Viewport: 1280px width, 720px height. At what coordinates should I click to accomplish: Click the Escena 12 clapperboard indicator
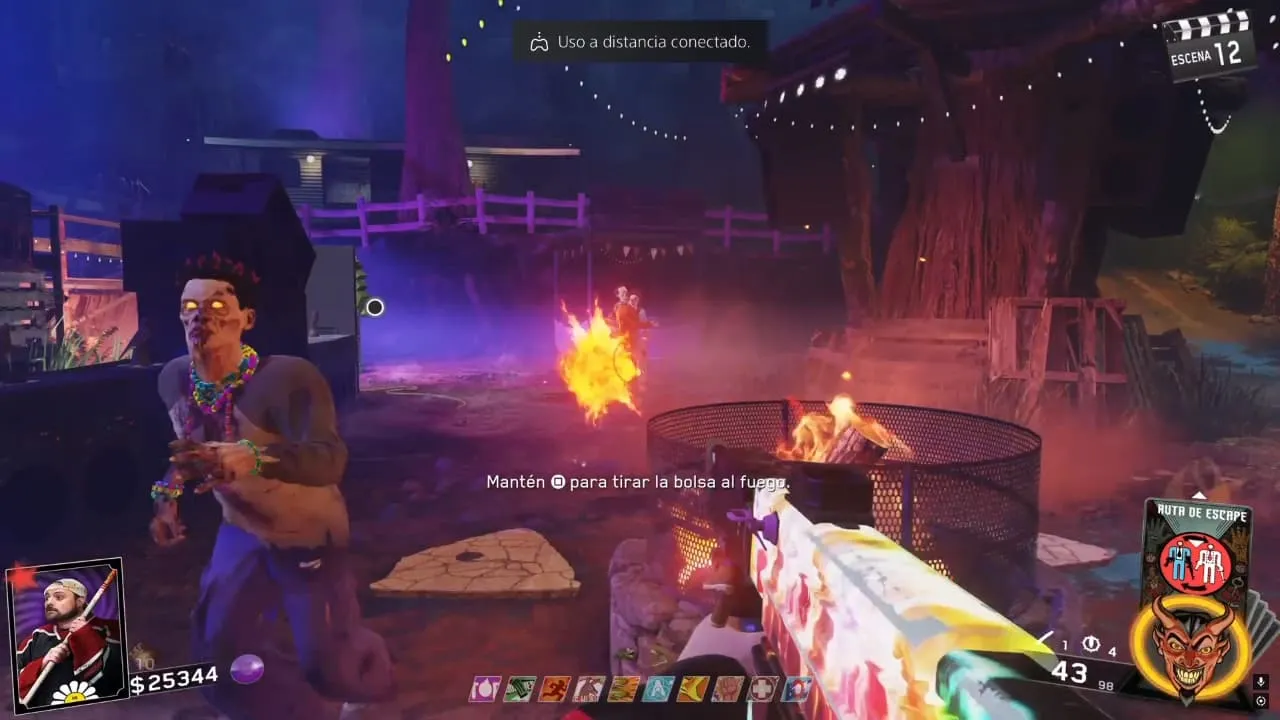point(1210,44)
